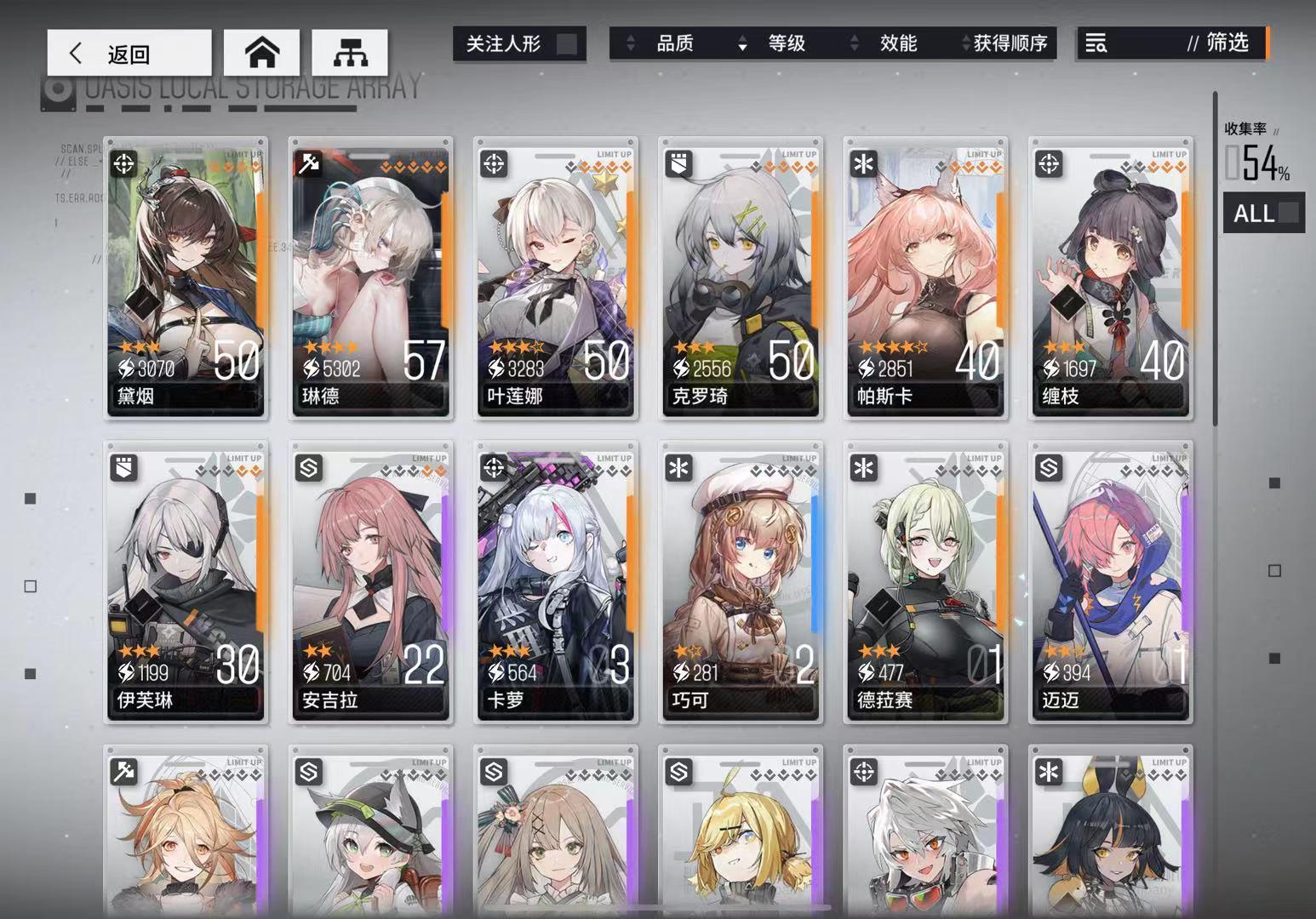Select the crosshair class icon on 黛烟's card
Viewport: 1316px width, 919px height.
coord(124,164)
